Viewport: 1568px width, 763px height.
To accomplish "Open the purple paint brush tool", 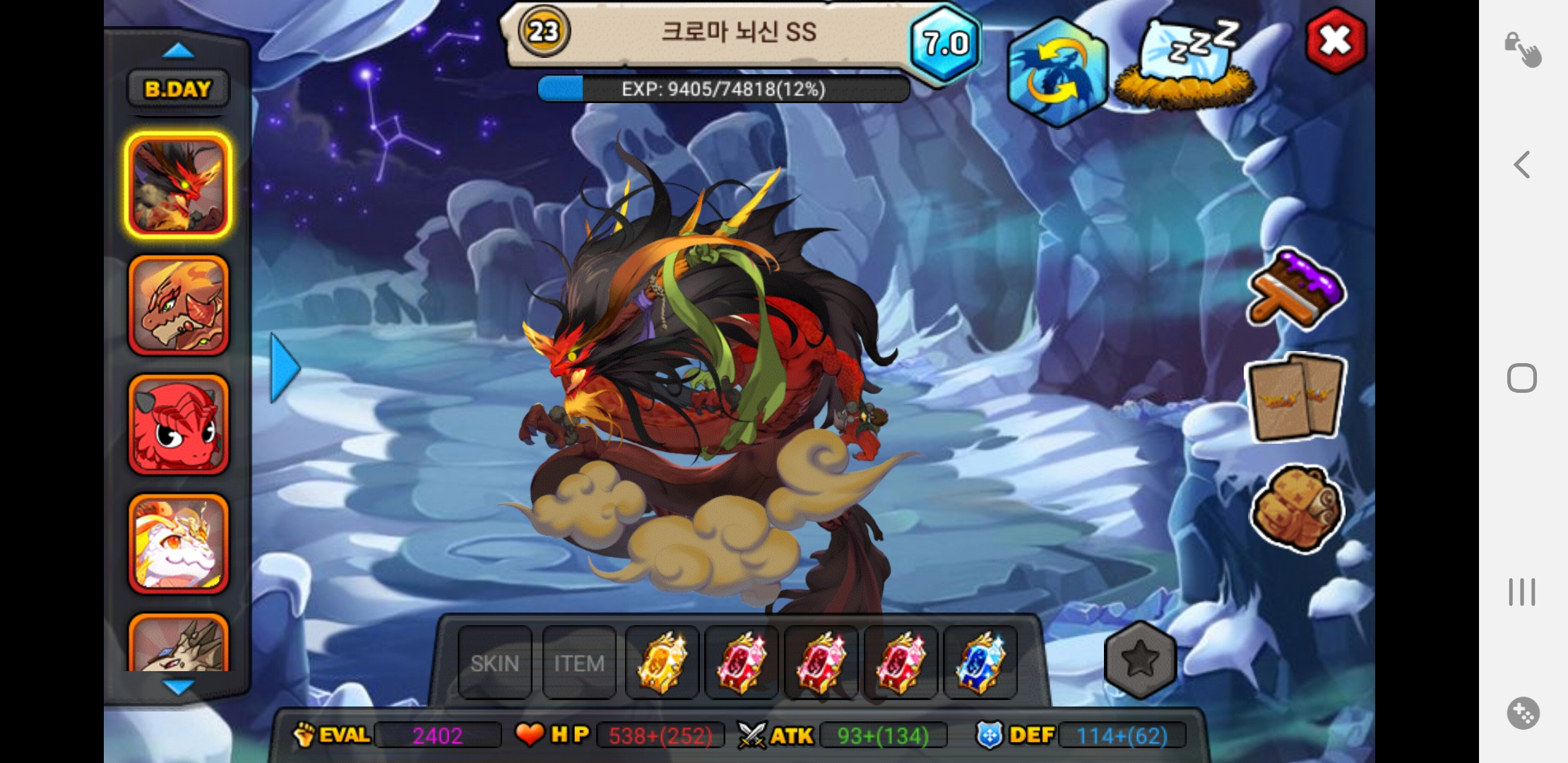I will coord(1296,289).
